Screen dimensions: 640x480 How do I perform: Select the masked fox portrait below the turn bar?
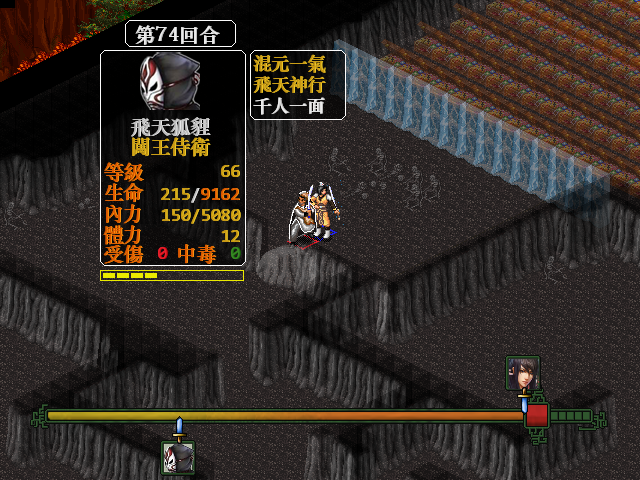point(178,458)
